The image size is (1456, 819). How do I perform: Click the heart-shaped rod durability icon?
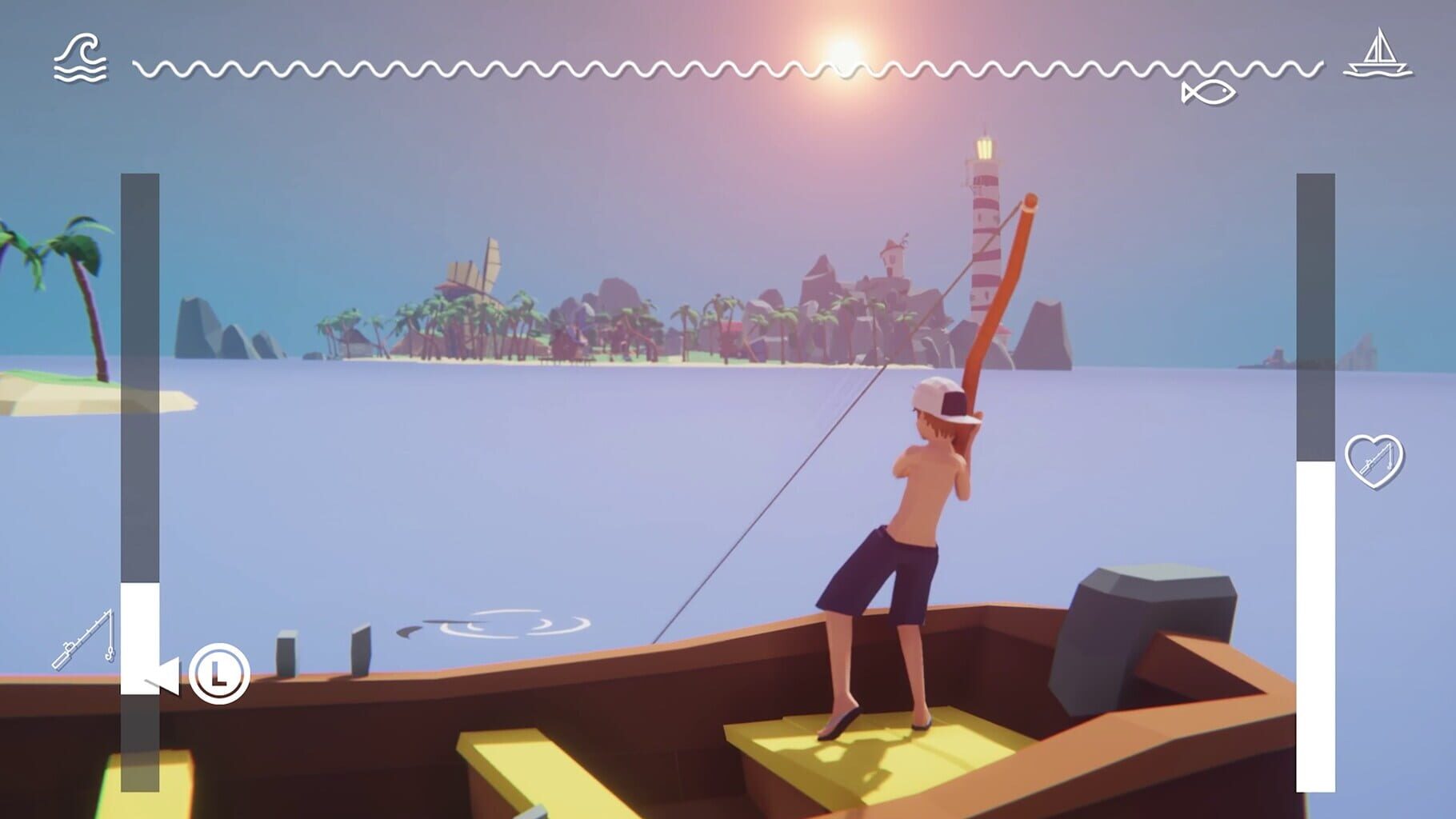[1374, 461]
